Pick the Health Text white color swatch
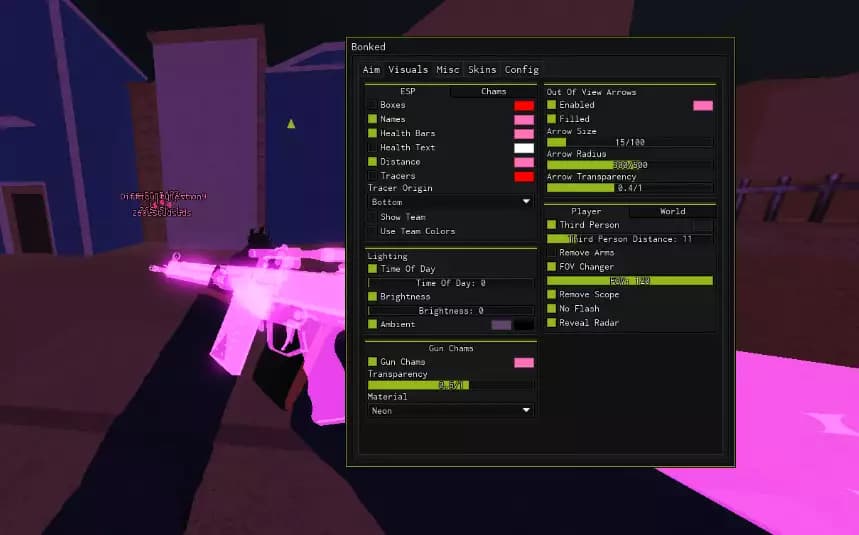Screen dimensions: 859x535 [524, 148]
